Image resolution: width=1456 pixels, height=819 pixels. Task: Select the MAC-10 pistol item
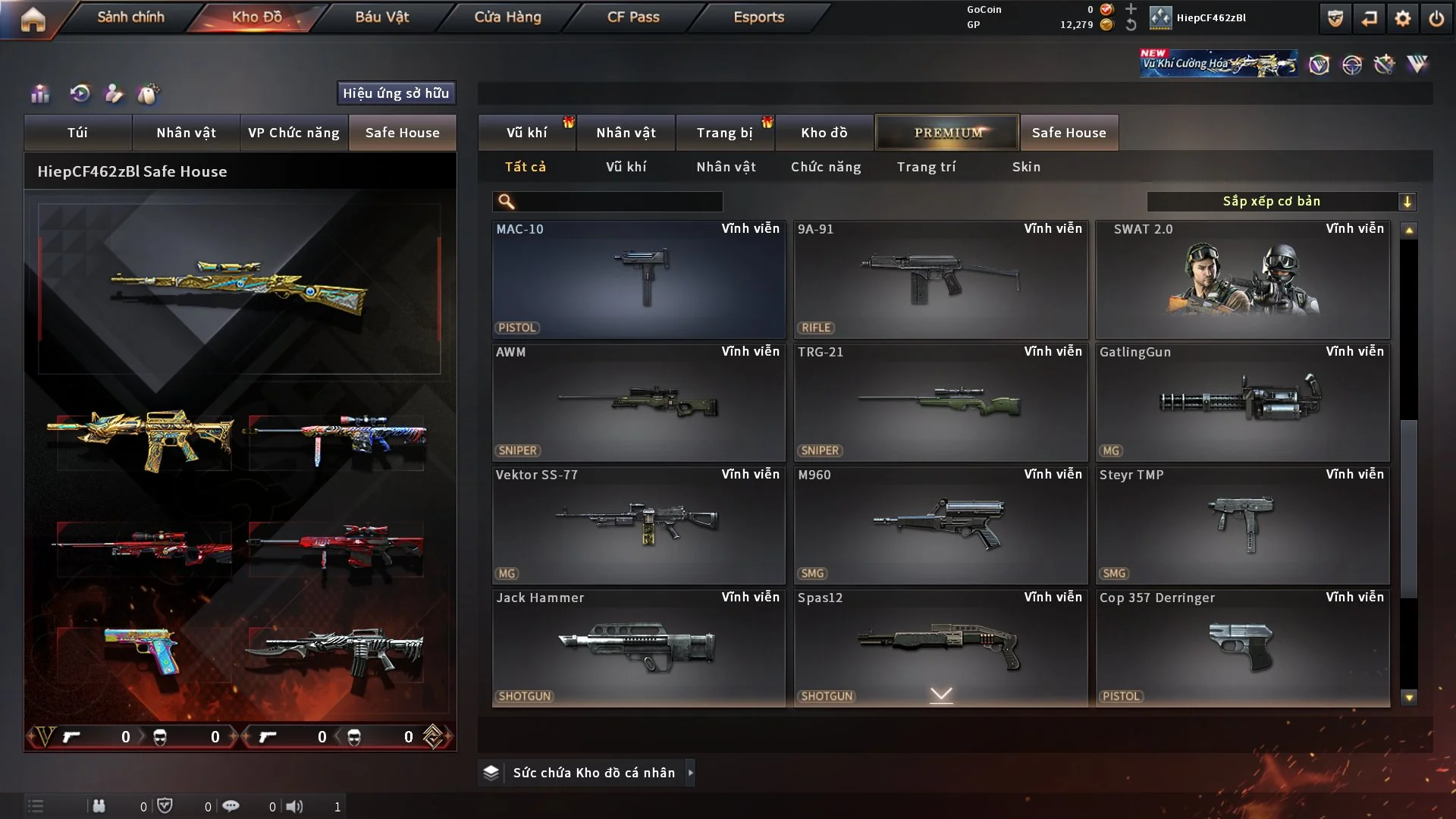639,279
